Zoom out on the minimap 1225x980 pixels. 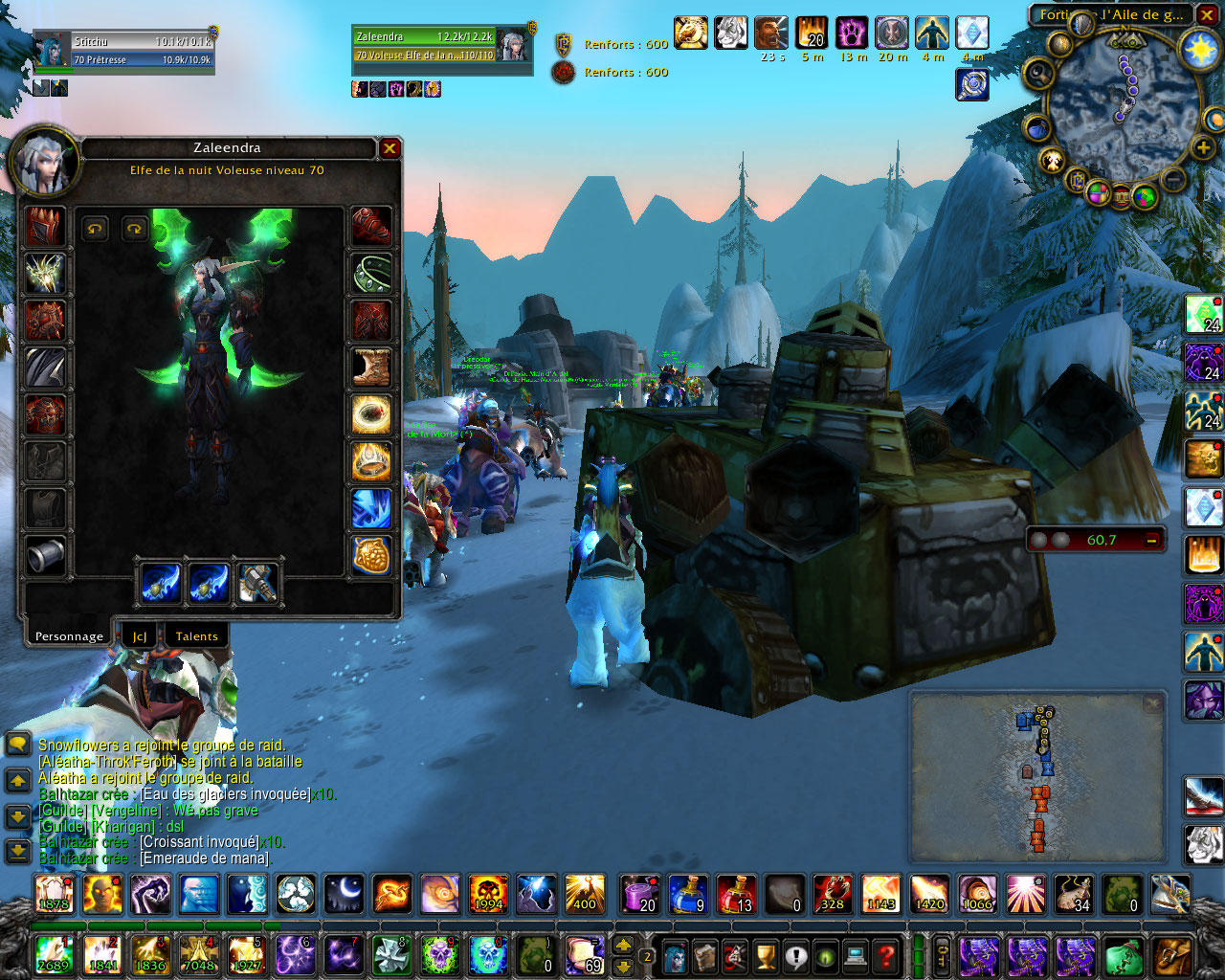(x=1173, y=178)
